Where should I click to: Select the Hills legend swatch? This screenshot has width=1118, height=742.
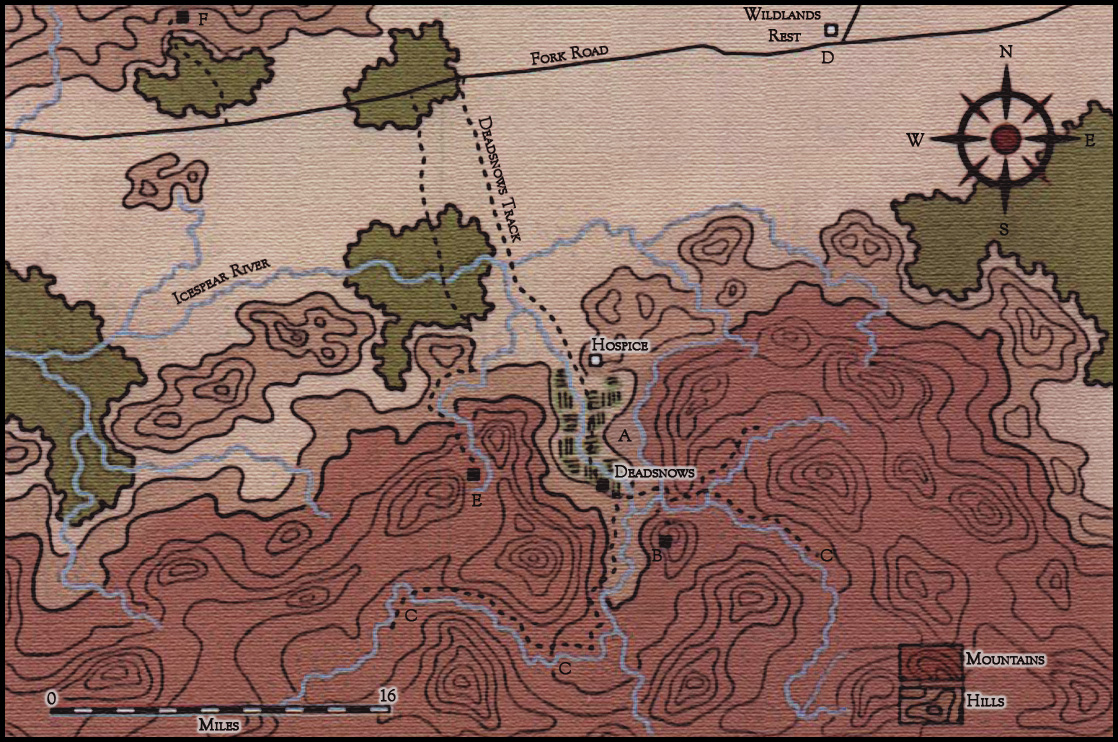coord(929,702)
